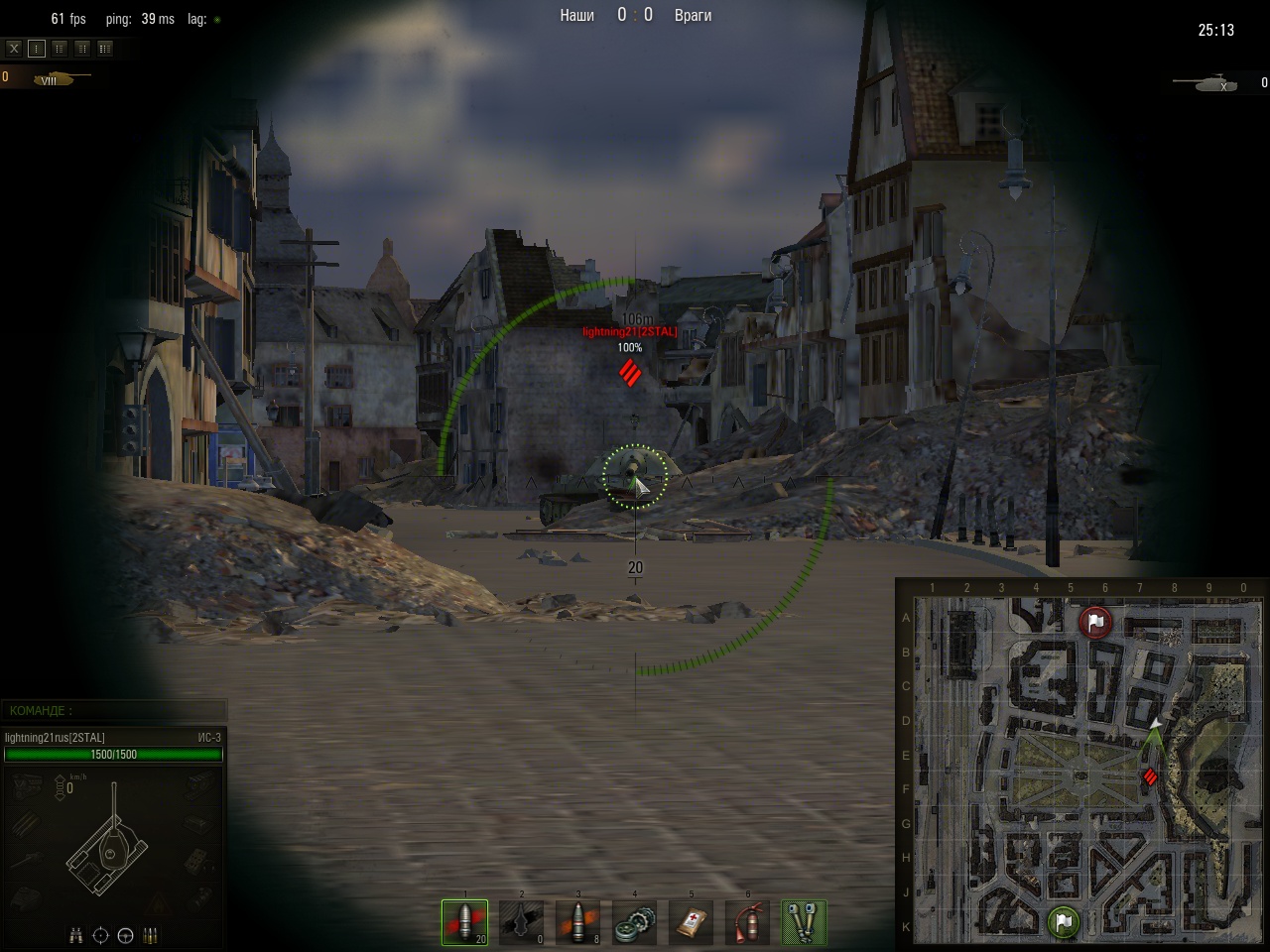The image size is (1270, 952).
Task: Click the minimap in the corner
Action: click(x=1081, y=764)
